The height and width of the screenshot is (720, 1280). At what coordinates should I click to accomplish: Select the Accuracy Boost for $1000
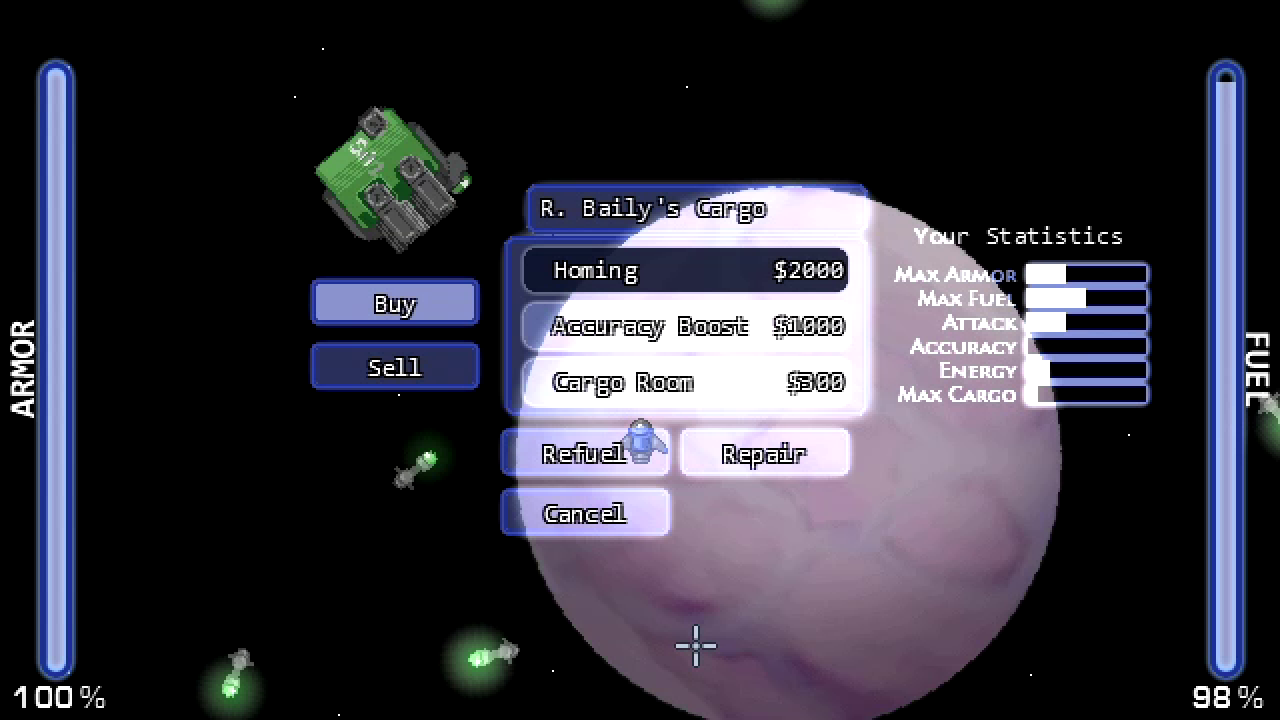point(684,326)
